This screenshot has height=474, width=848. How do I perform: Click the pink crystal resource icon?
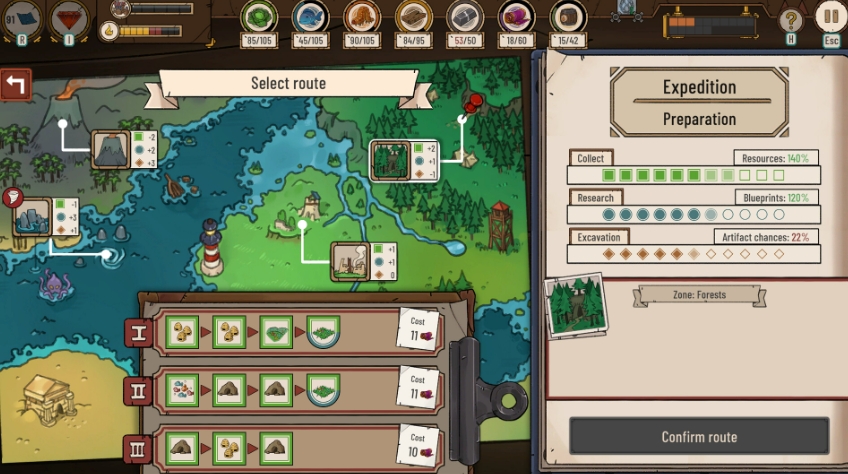(x=517, y=17)
